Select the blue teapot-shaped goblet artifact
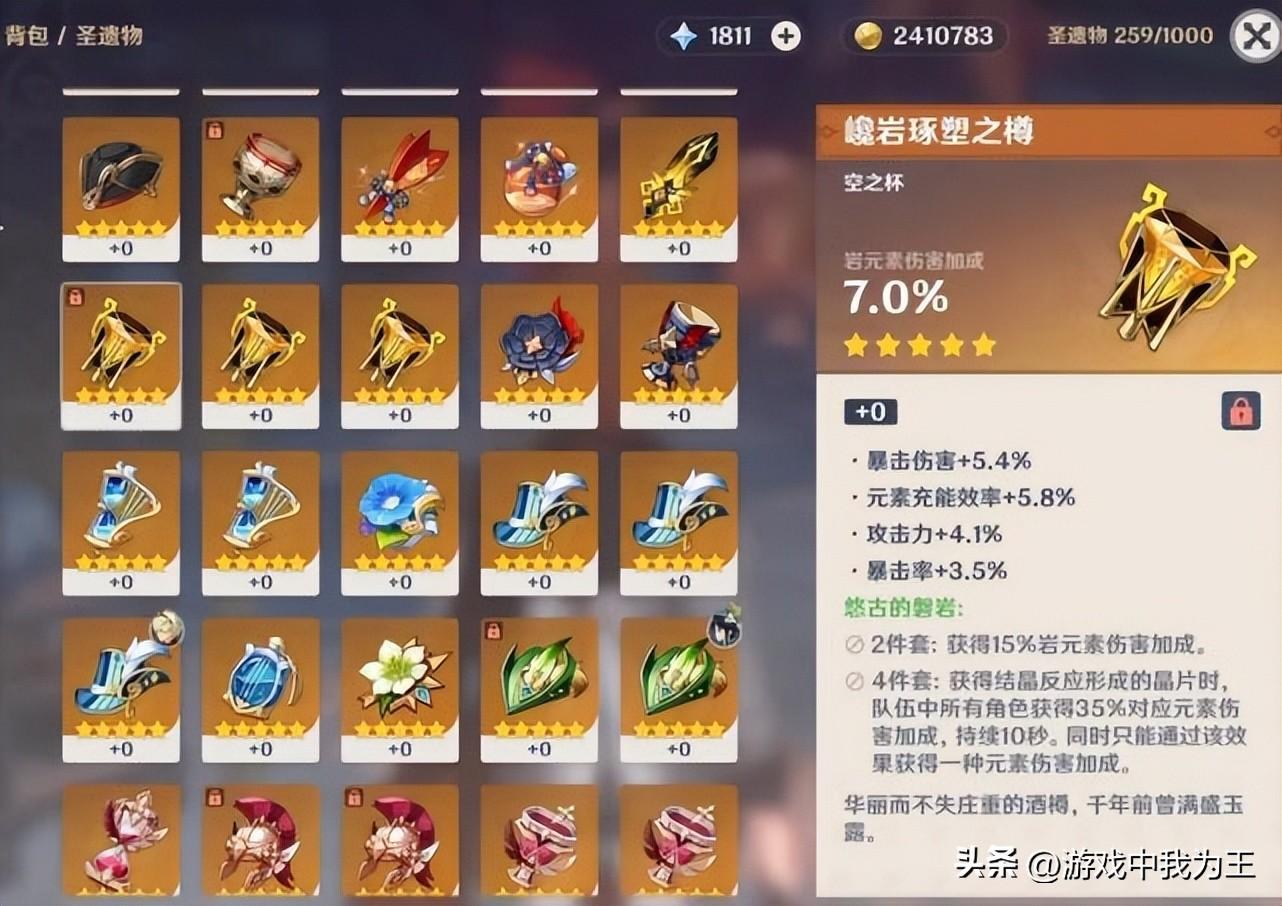The width and height of the screenshot is (1282, 906). 260,688
